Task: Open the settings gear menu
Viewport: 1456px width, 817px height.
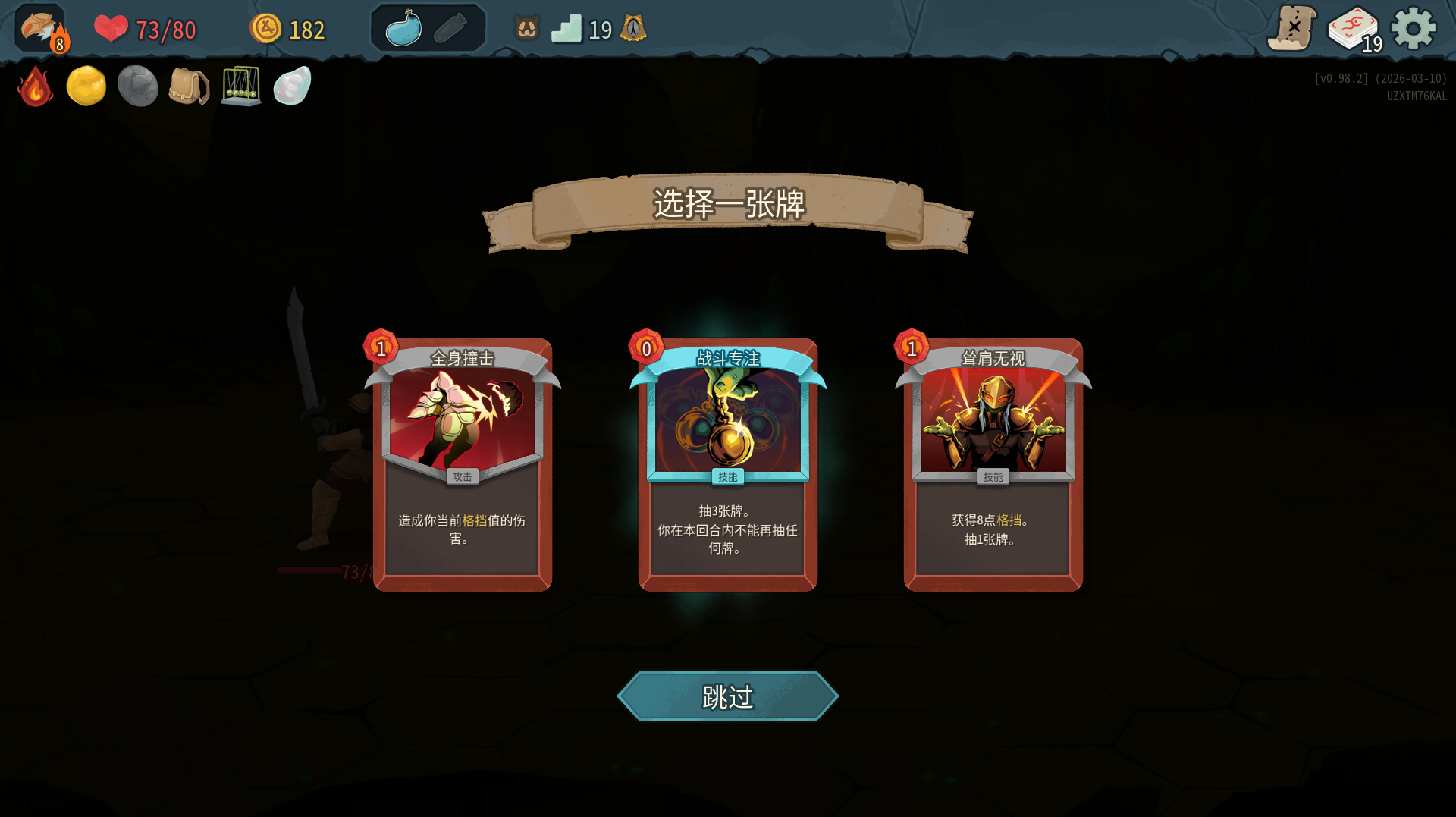Action: coord(1413,29)
